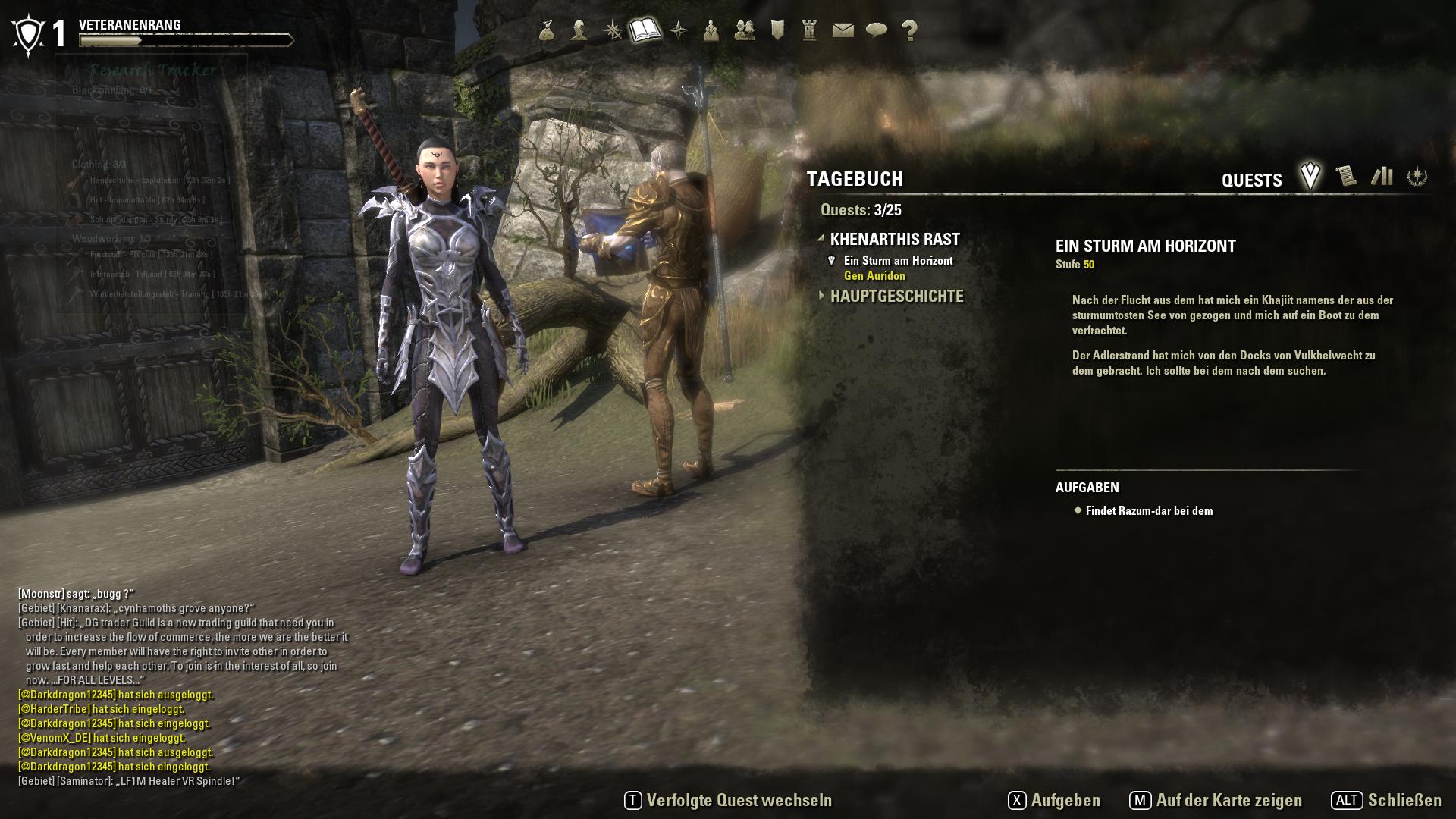Open the mail envelope icon

(843, 30)
